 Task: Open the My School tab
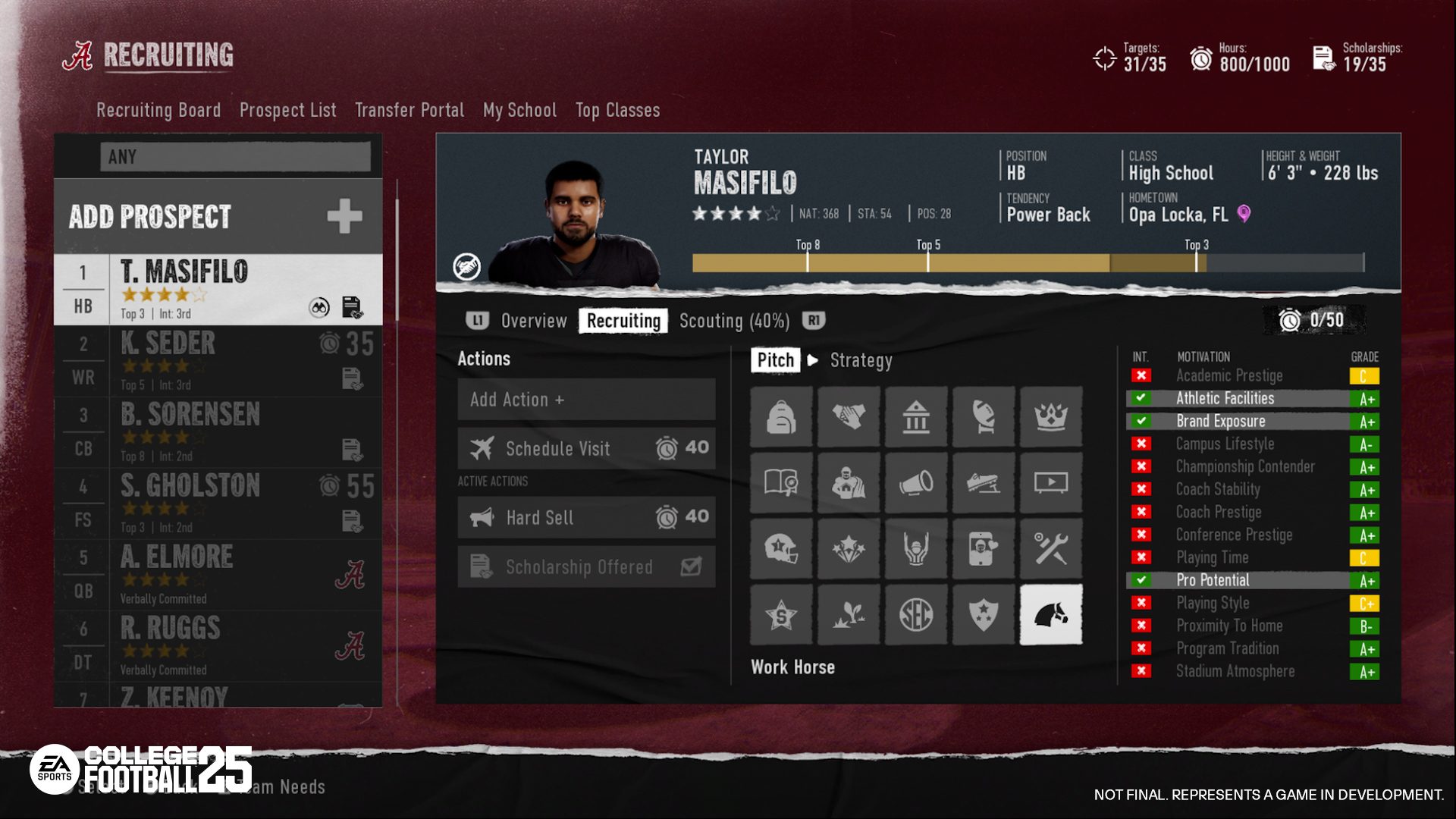(519, 110)
